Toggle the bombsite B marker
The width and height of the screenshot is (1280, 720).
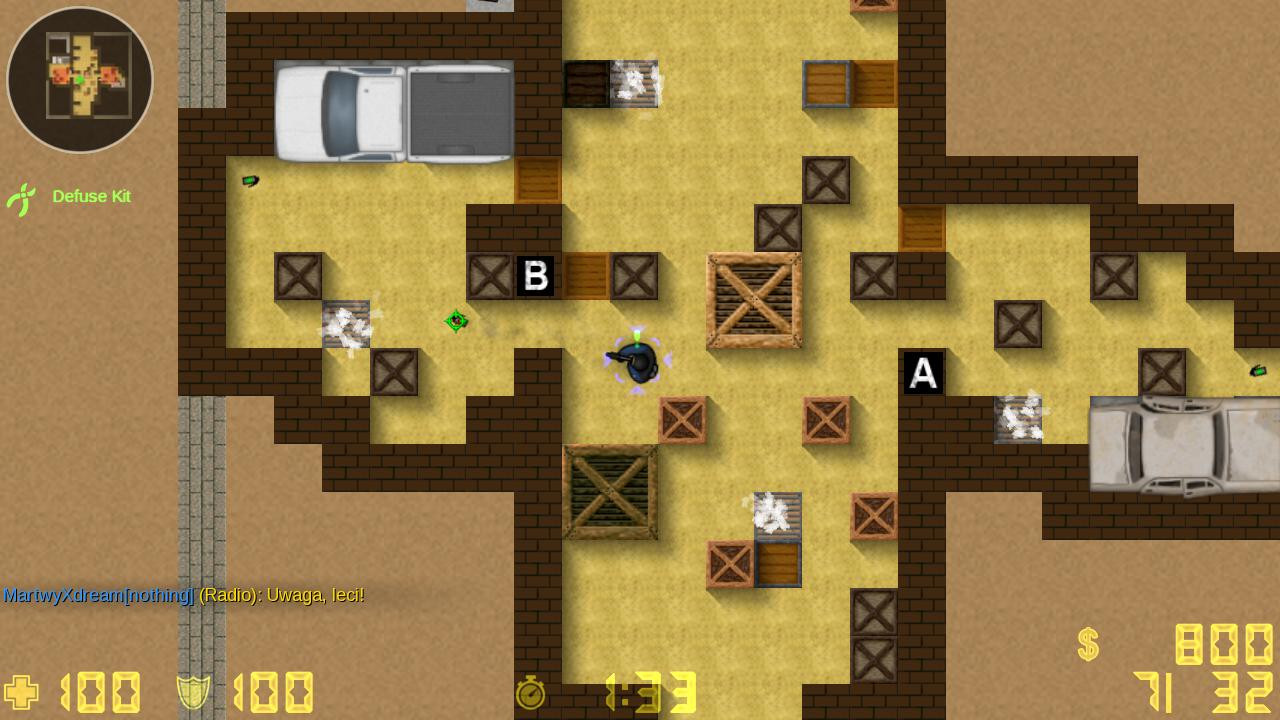point(537,277)
